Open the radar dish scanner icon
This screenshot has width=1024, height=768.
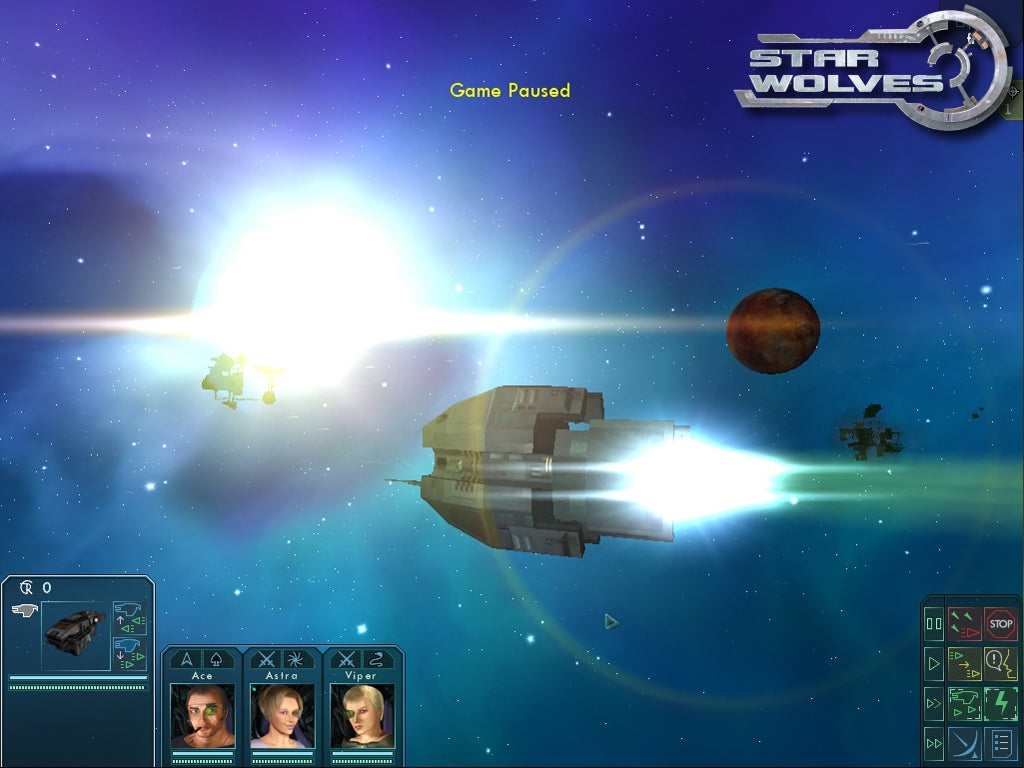(x=965, y=743)
